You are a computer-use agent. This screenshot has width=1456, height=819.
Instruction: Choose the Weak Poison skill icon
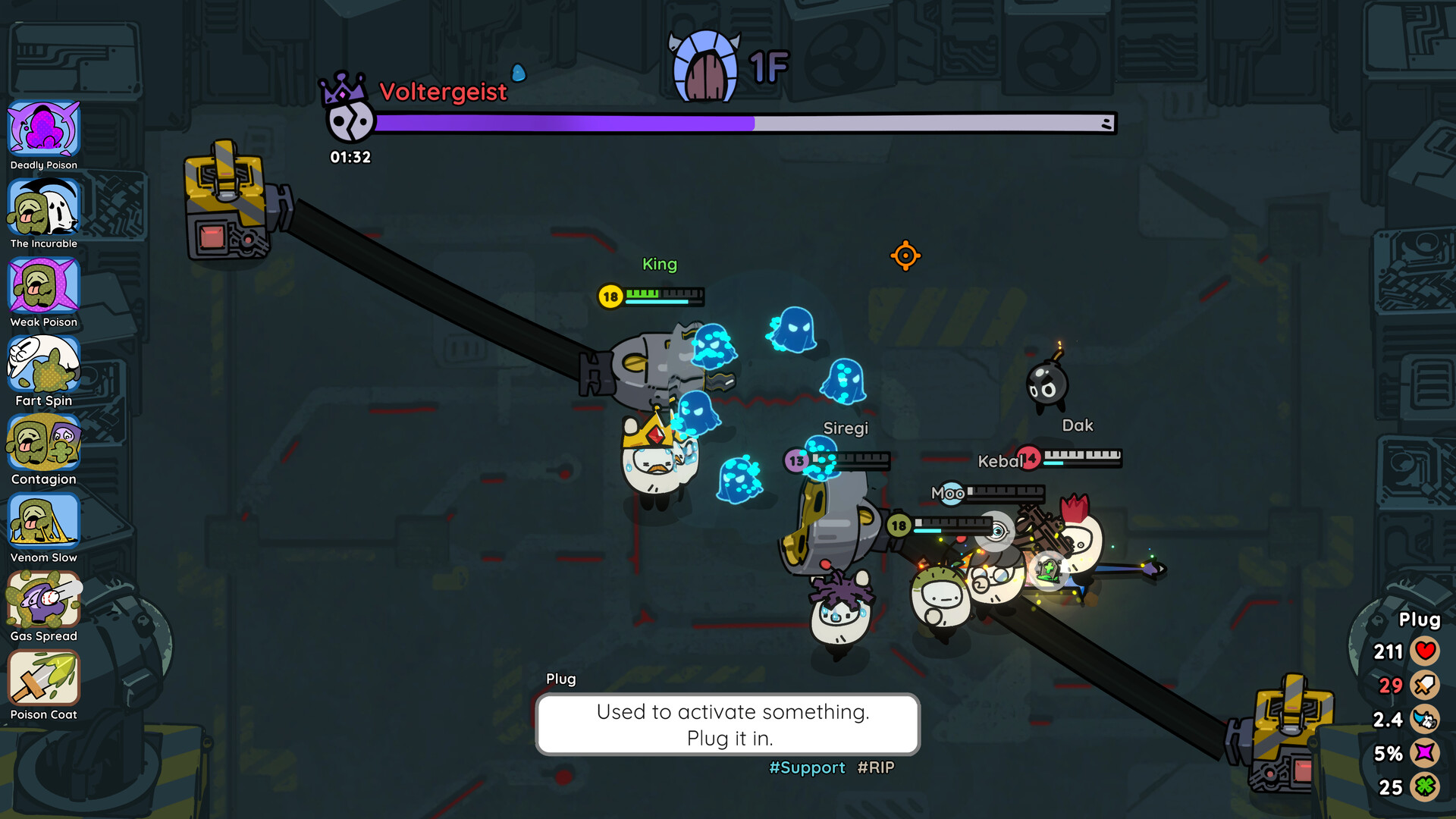pyautogui.click(x=43, y=286)
